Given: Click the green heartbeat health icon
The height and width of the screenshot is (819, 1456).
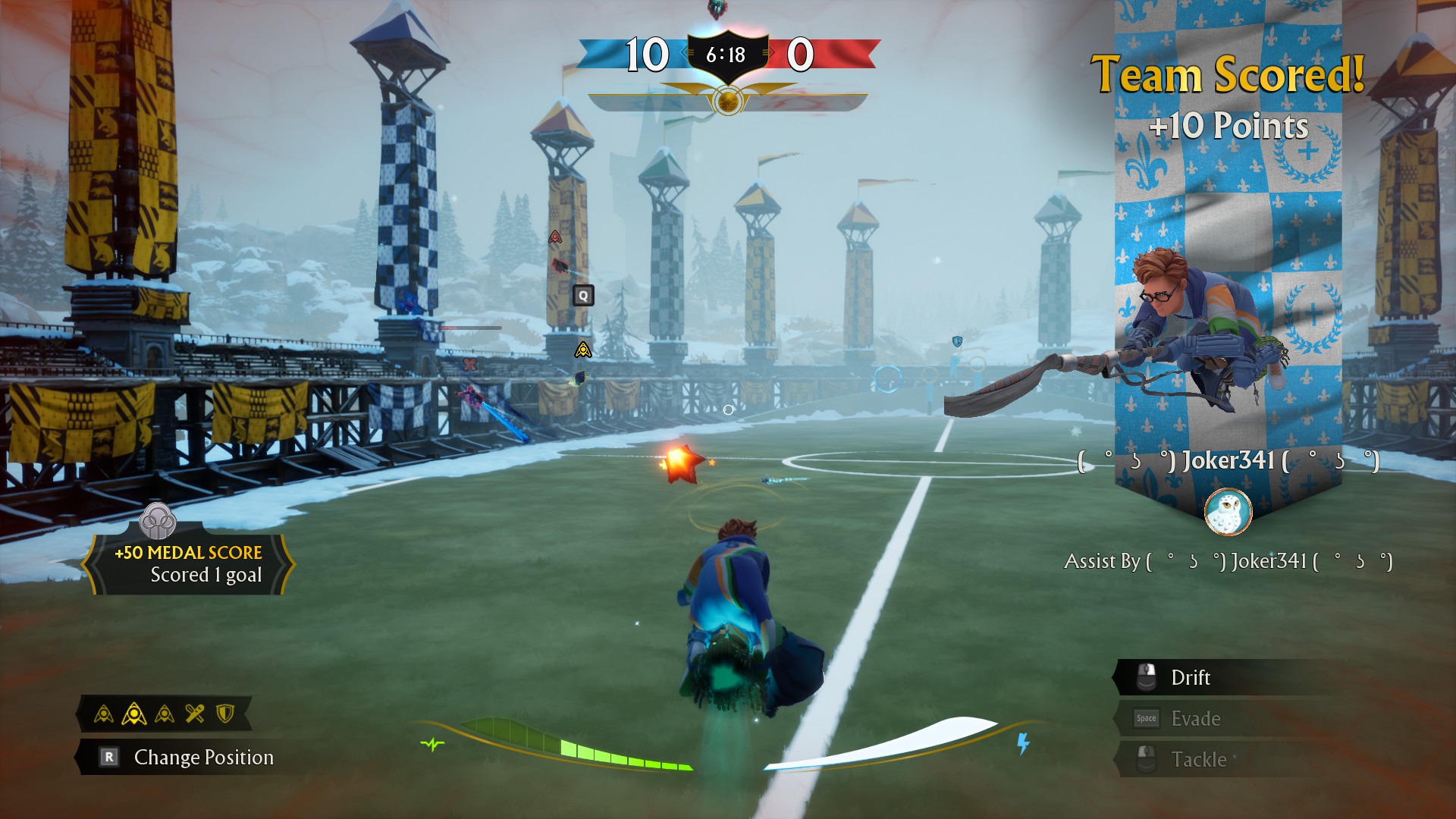Looking at the screenshot, I should tap(432, 744).
